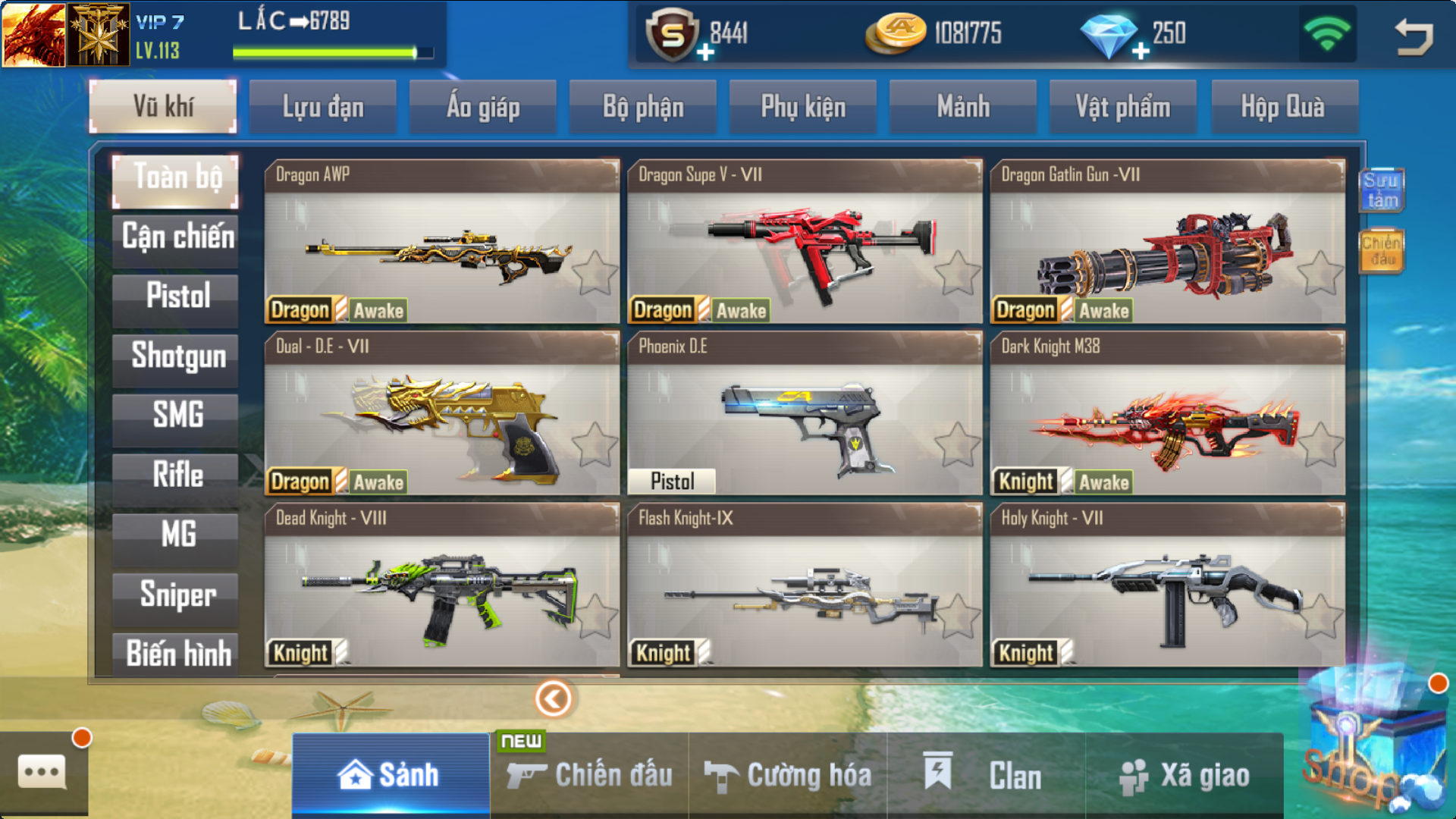Select the Flash Knight-IX sniper card
The width and height of the screenshot is (1456, 819).
(x=804, y=585)
